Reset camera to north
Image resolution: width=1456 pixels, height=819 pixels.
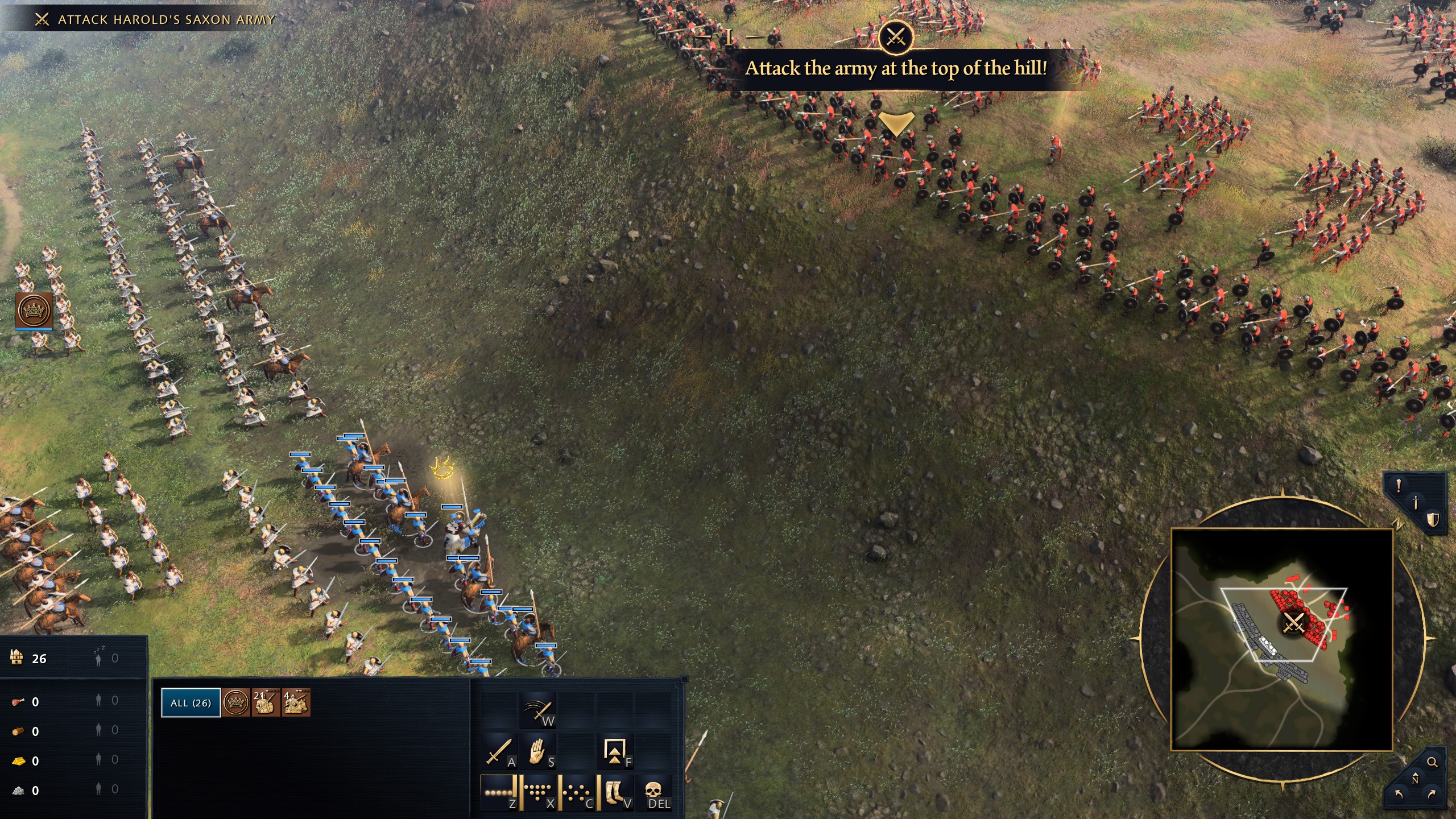pyautogui.click(x=1415, y=779)
